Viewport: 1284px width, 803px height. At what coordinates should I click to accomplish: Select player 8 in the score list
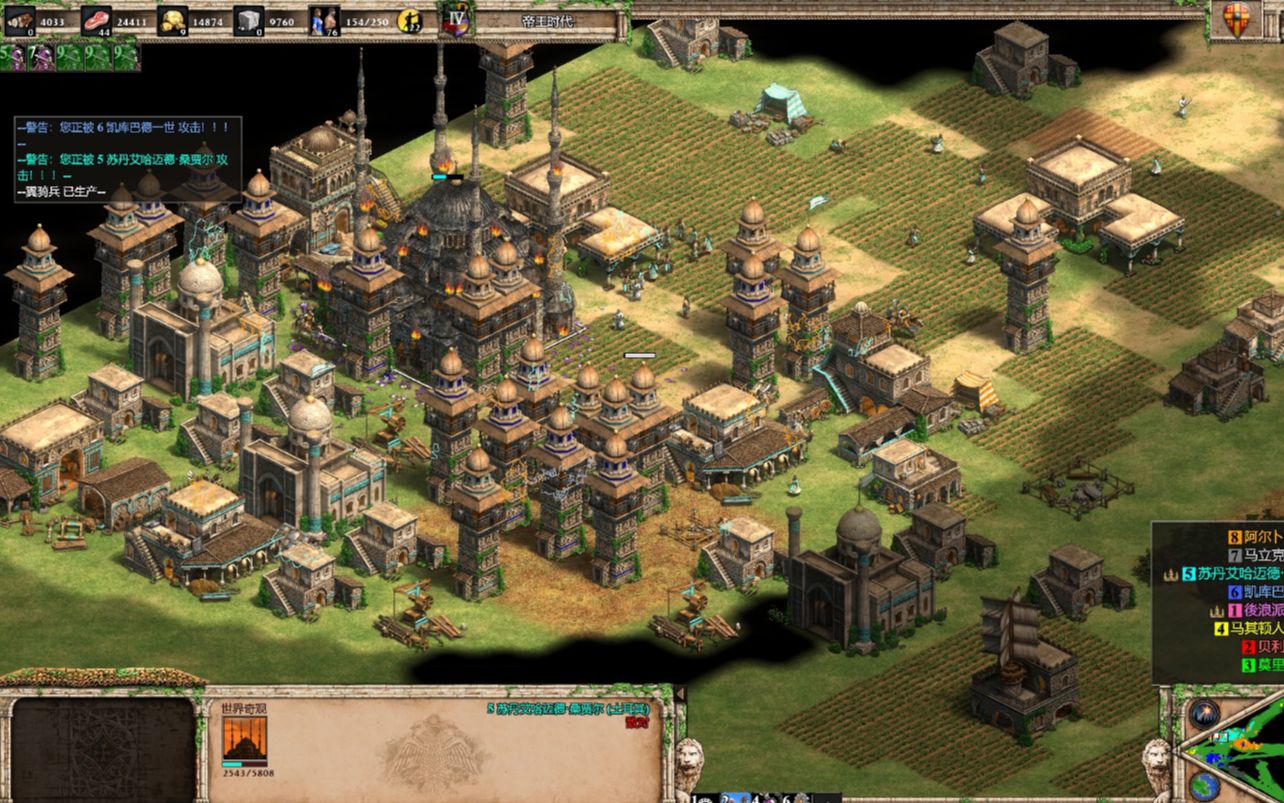[x=1242, y=538]
